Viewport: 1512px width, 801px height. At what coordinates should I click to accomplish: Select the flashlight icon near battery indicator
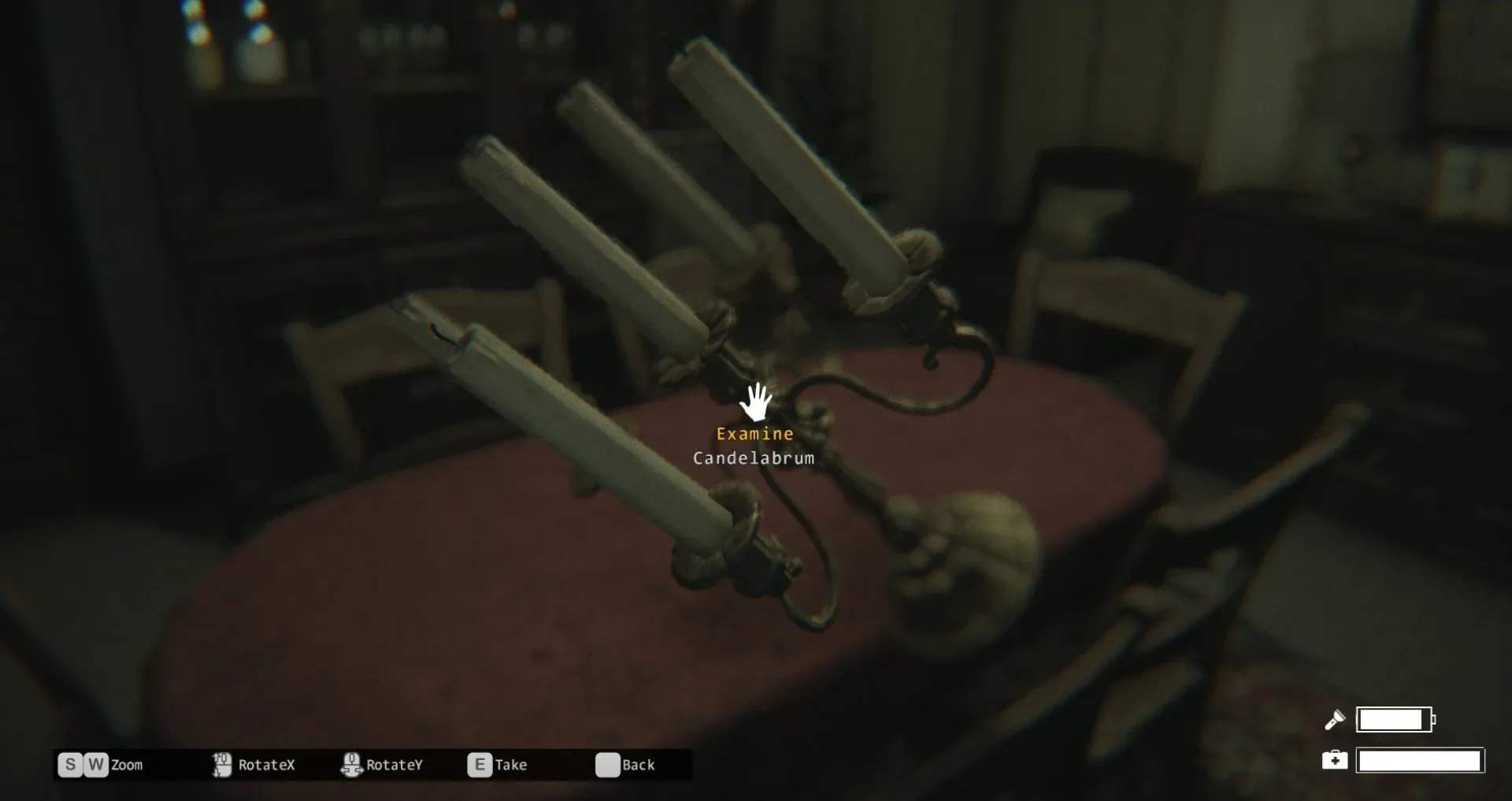tap(1335, 718)
